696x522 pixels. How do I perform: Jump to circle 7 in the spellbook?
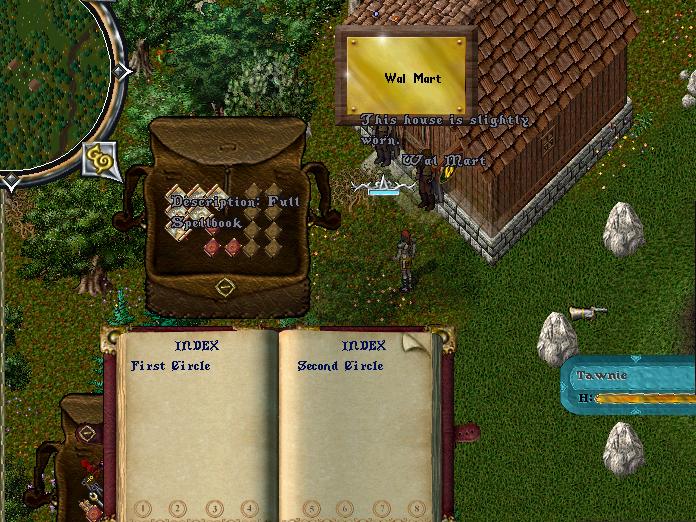pyautogui.click(x=382, y=508)
